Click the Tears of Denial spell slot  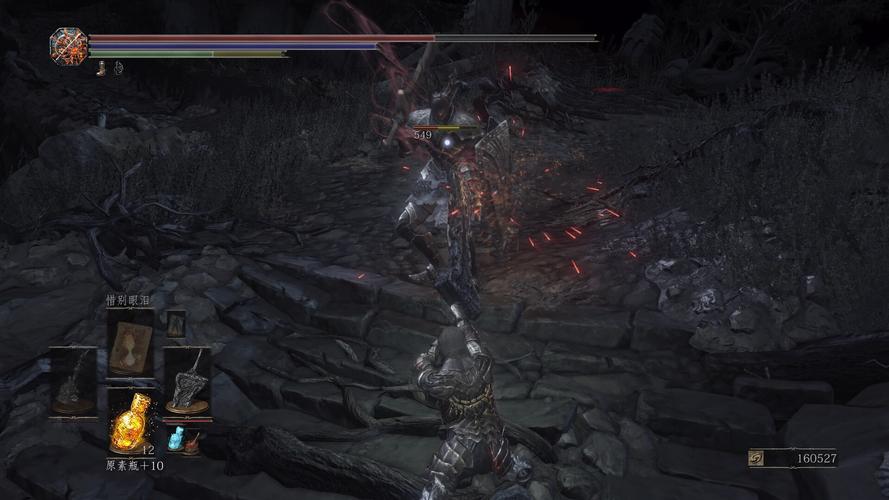click(130, 343)
